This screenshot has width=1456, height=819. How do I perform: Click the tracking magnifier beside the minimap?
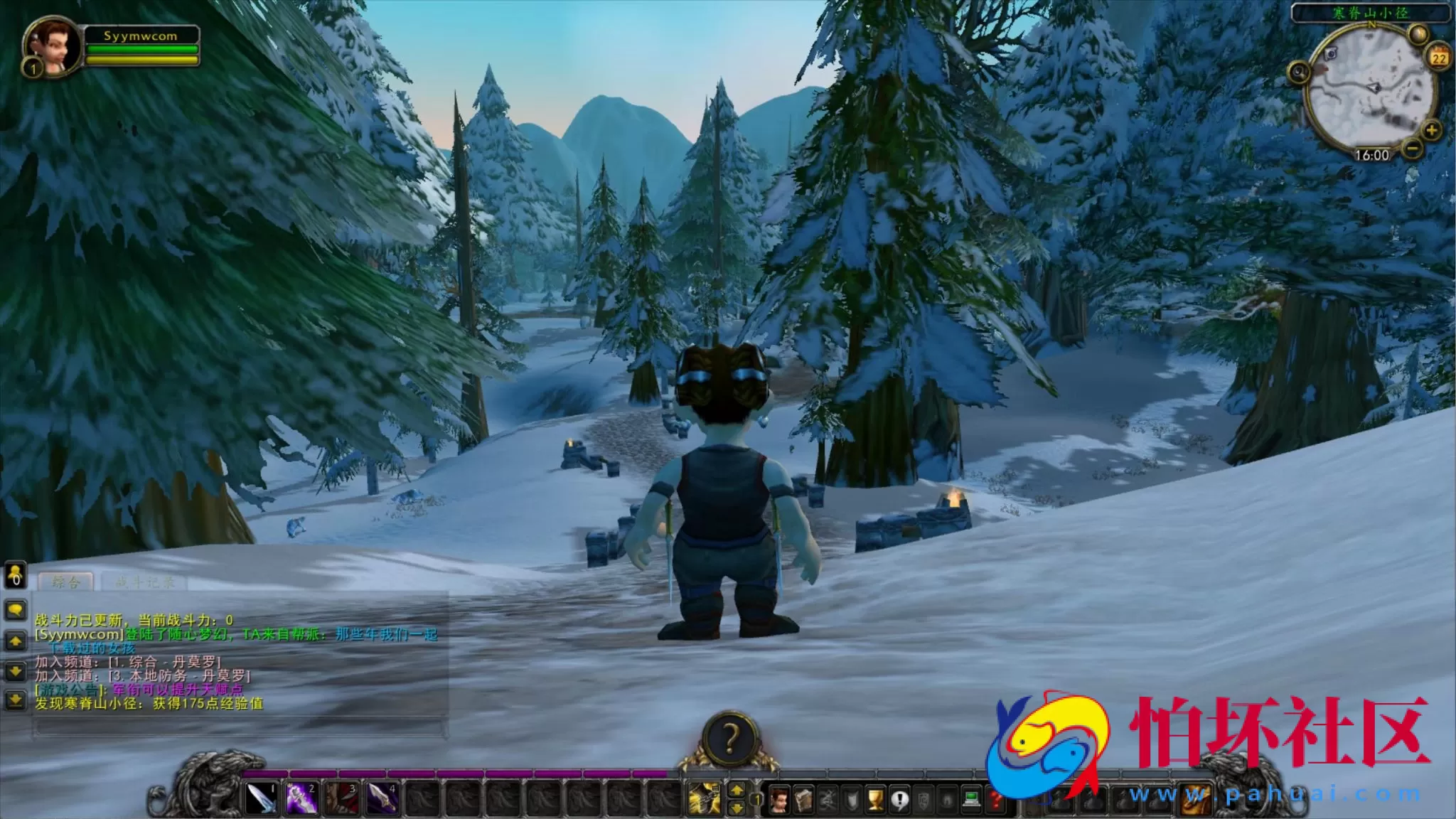pos(1299,73)
